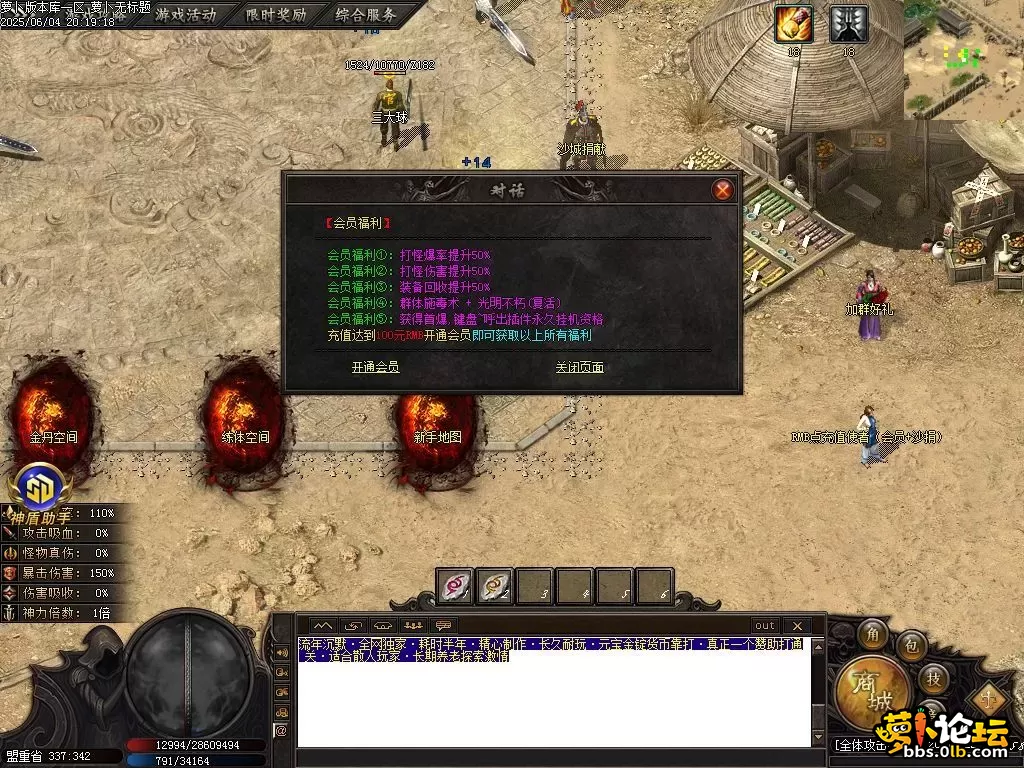The width and height of the screenshot is (1024, 768).
Task: Close the 对话 dialog with the red X
Action: pos(722,190)
